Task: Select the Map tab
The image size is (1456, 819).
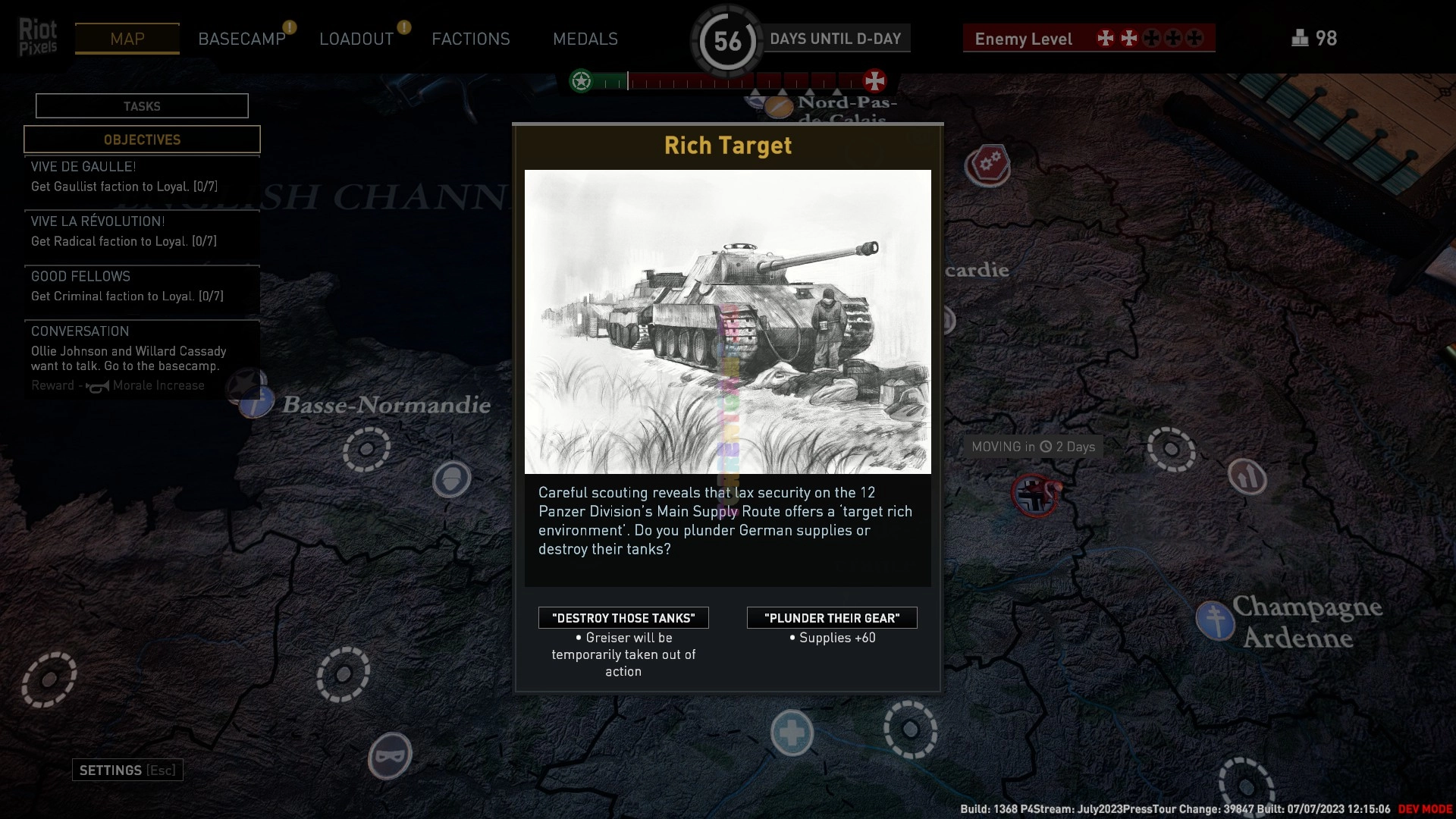Action: coord(127,39)
